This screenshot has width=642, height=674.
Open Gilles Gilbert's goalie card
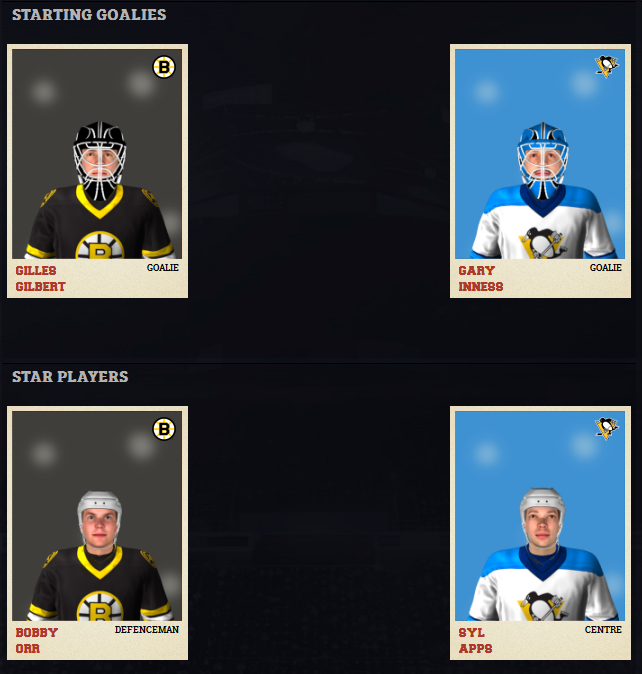click(97, 171)
